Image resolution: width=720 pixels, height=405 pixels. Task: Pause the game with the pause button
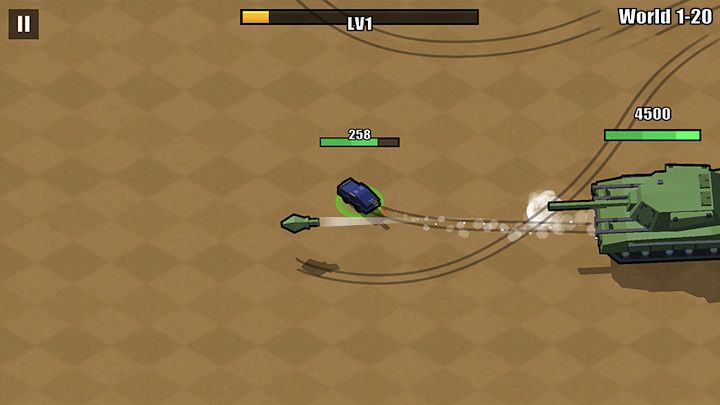click(x=23, y=24)
